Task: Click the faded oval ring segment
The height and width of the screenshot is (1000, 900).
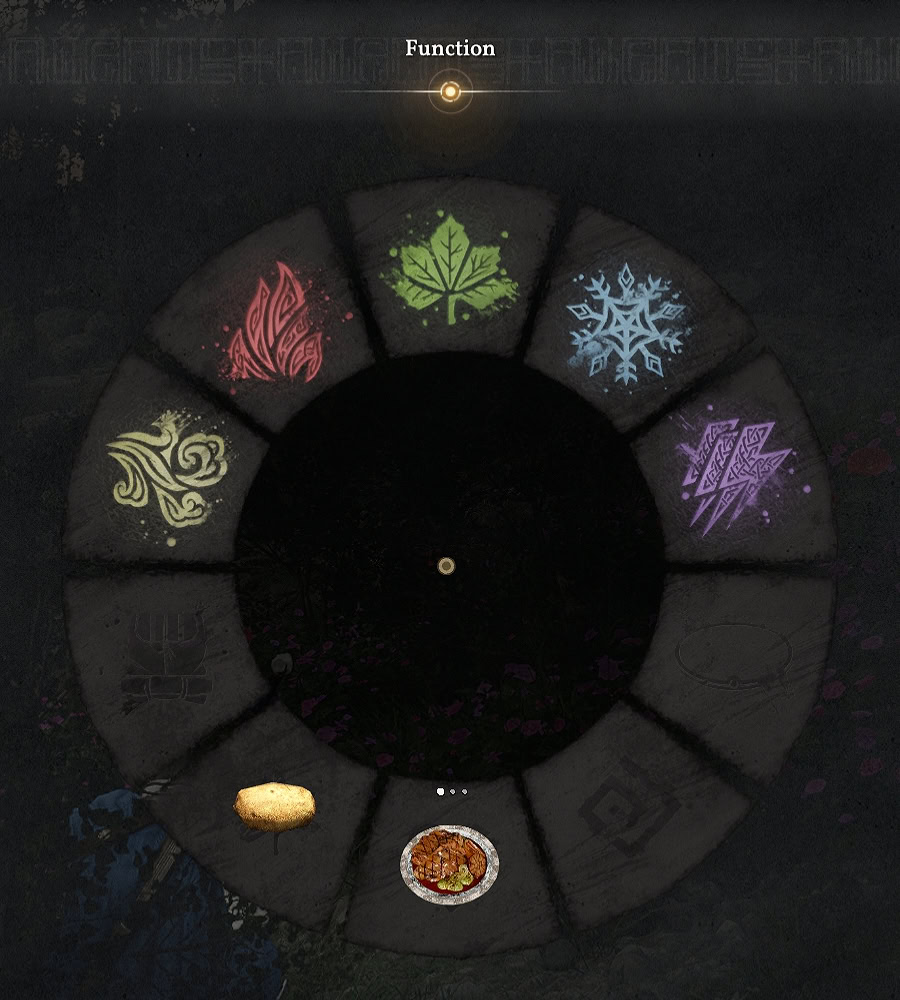Action: (735, 655)
